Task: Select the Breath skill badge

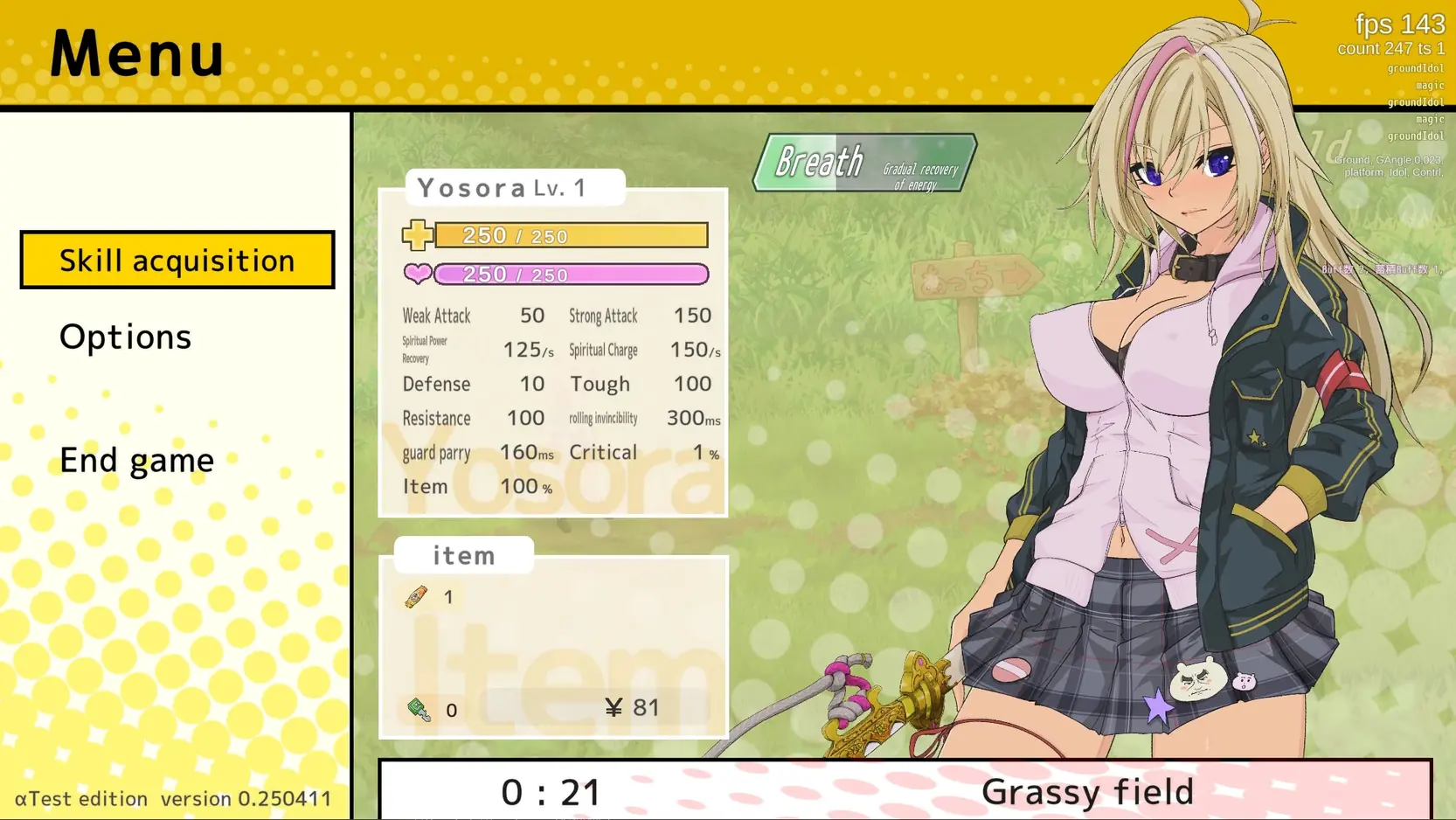Action: [864, 163]
